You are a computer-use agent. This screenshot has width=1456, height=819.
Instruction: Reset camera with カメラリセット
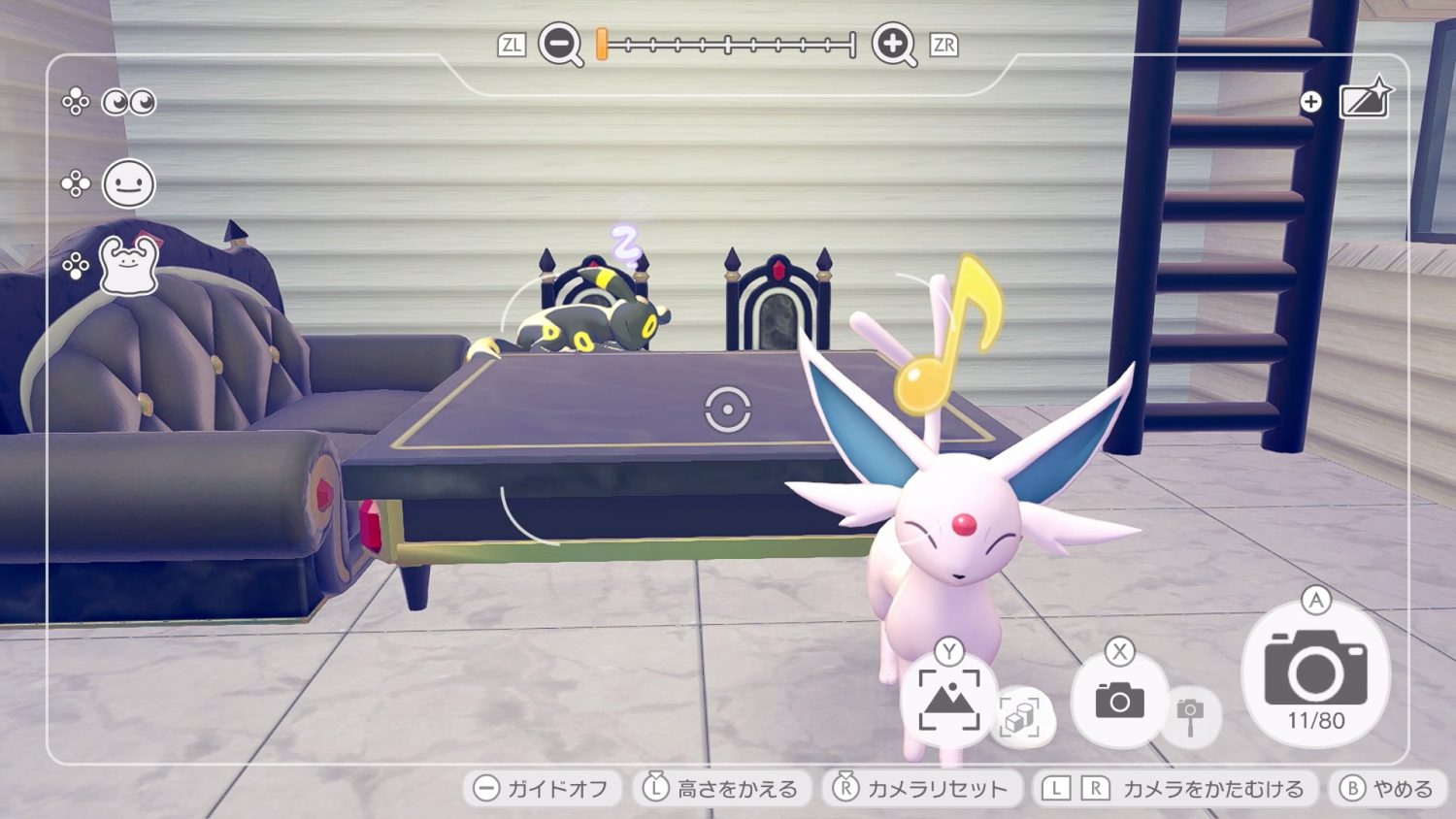(922, 788)
